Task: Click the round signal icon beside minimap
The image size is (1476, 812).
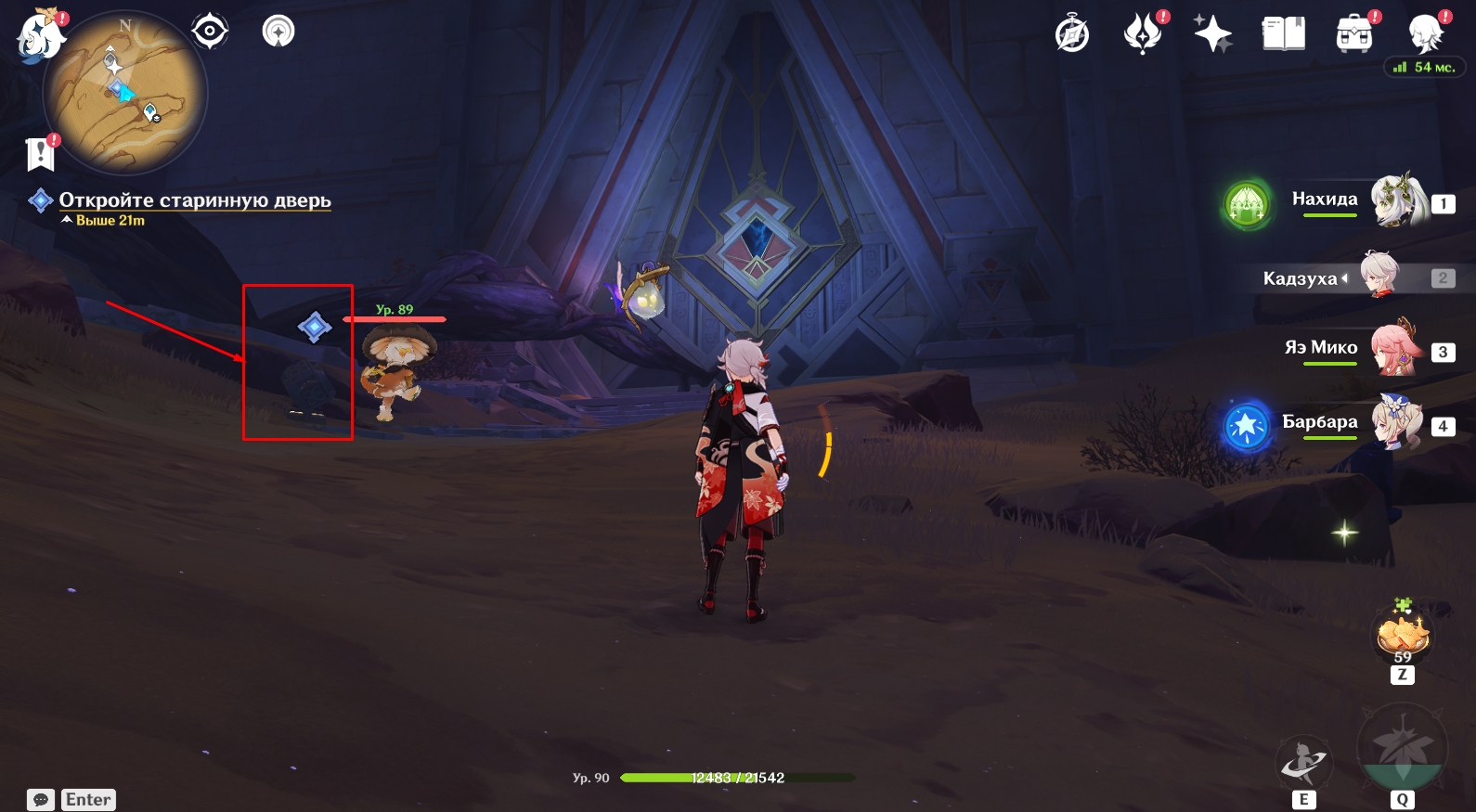Action: coord(278,32)
